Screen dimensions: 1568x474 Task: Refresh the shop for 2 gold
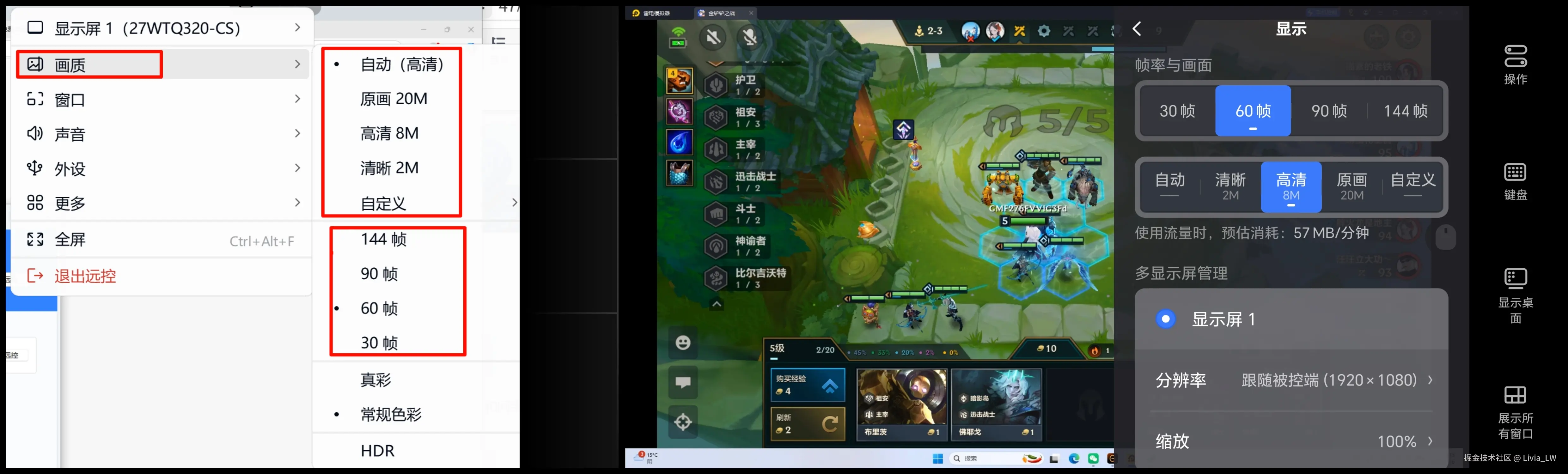(x=807, y=423)
